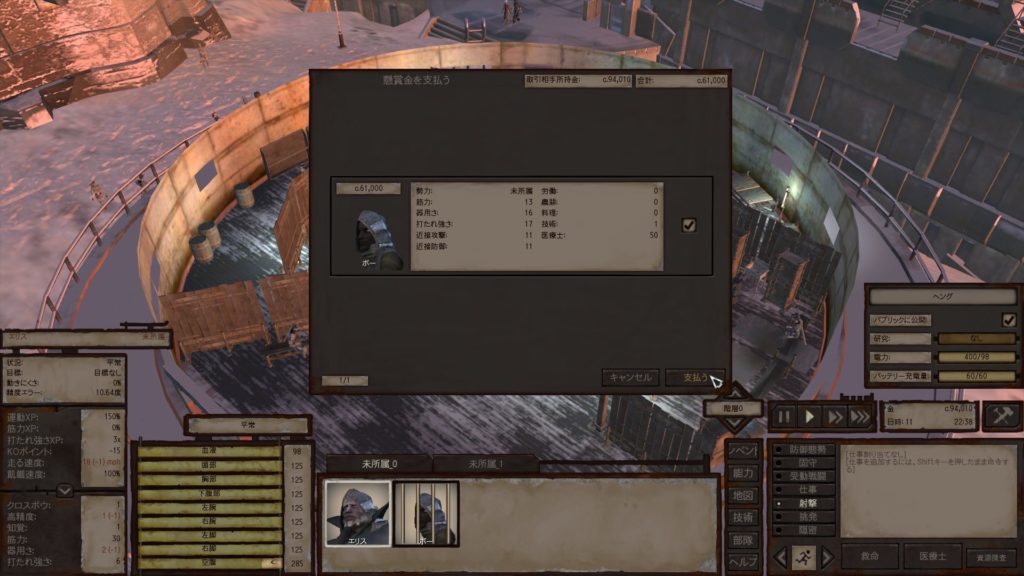The height and width of the screenshot is (576, 1024).
Task: Open the build mode hammer icon
Action: coord(1001,416)
